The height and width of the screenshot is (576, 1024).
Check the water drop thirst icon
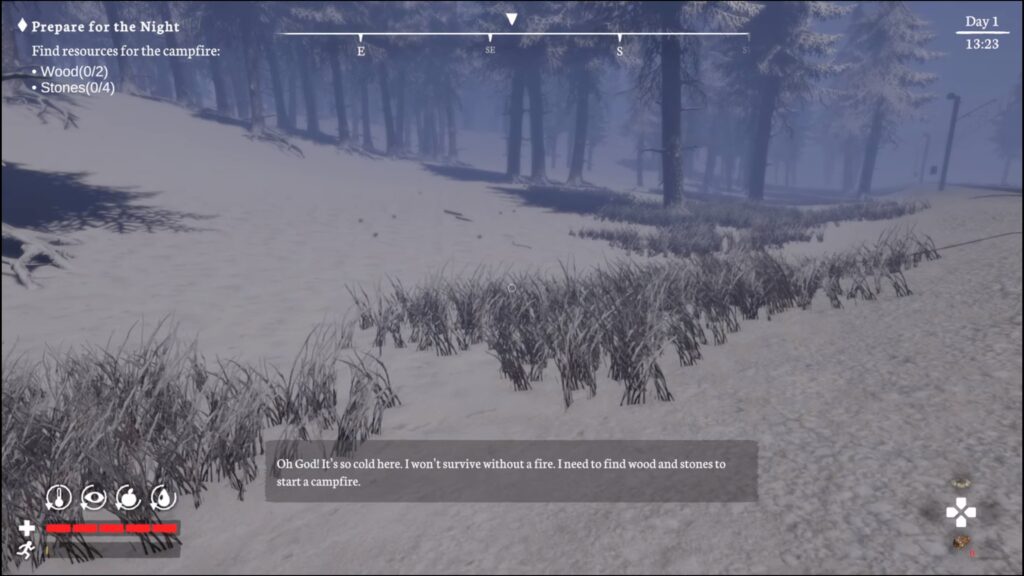(x=162, y=496)
